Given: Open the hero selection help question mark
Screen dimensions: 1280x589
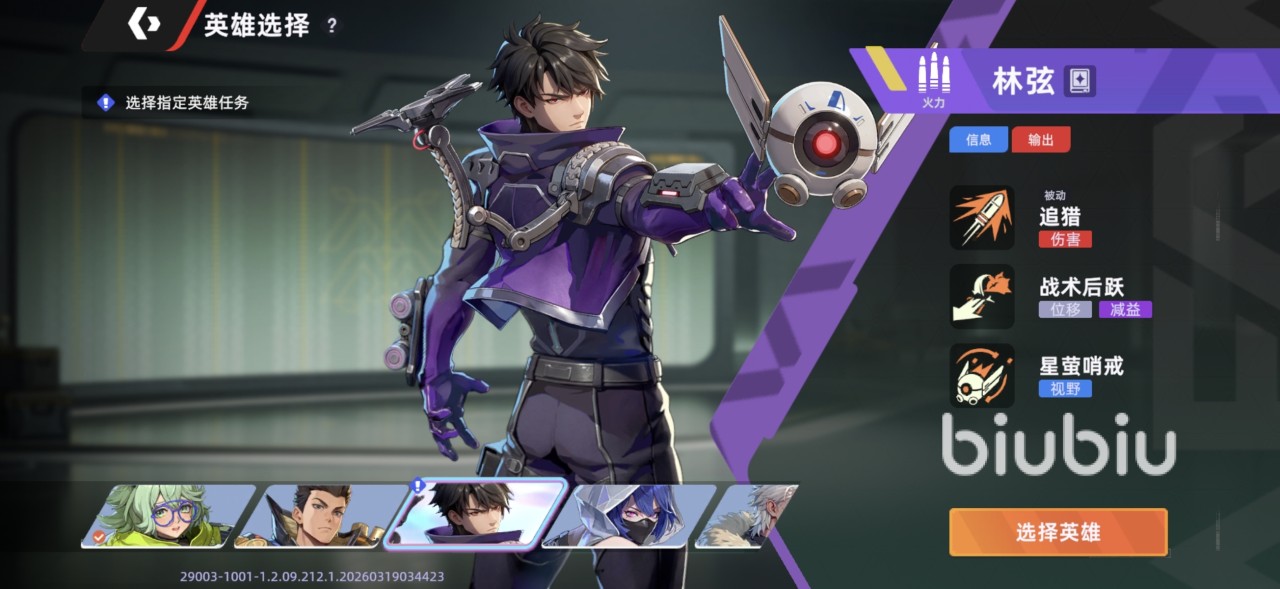Looking at the screenshot, I should coord(332,26).
